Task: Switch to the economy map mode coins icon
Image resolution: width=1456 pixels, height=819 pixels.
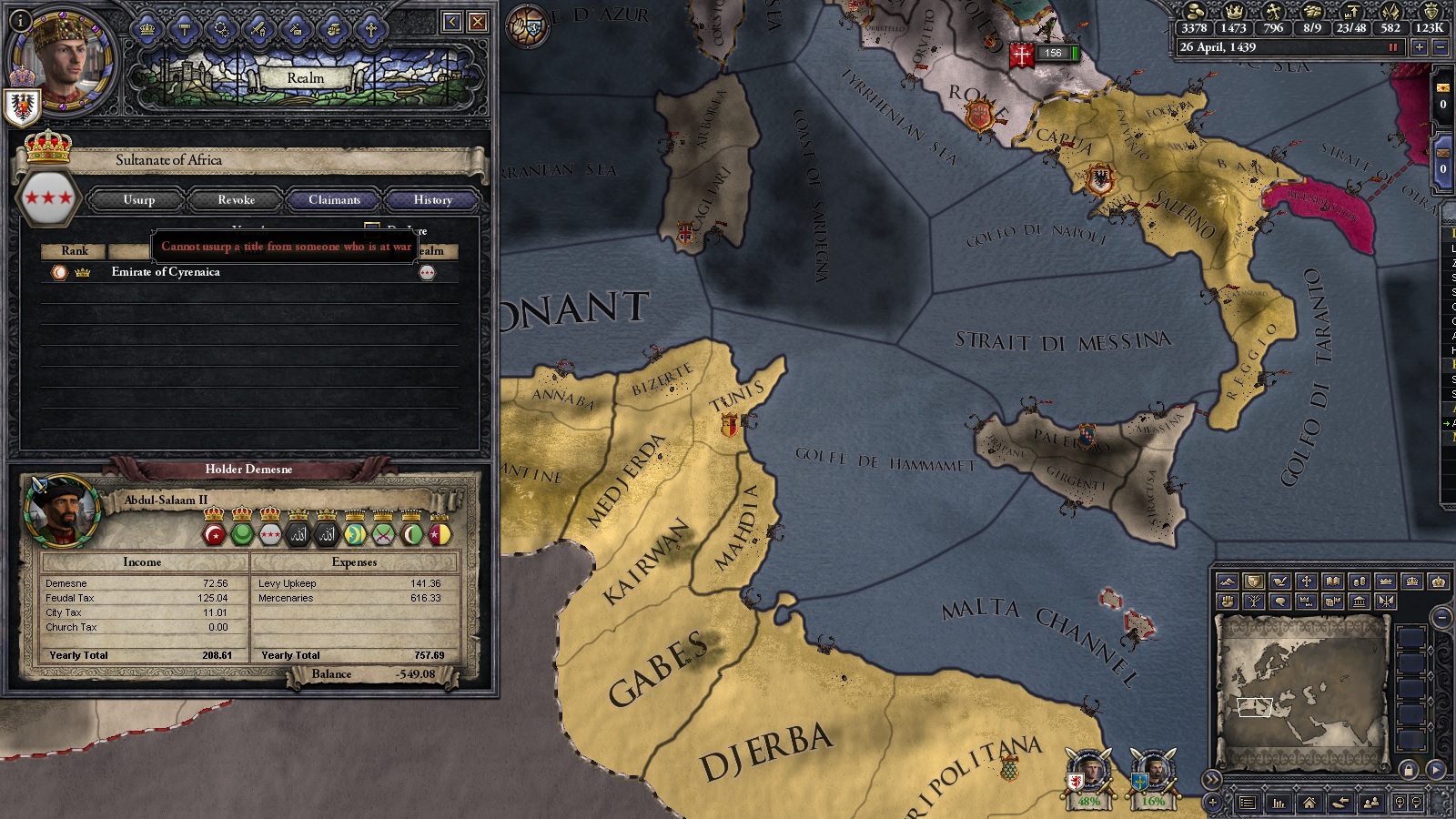Action: [1360, 581]
